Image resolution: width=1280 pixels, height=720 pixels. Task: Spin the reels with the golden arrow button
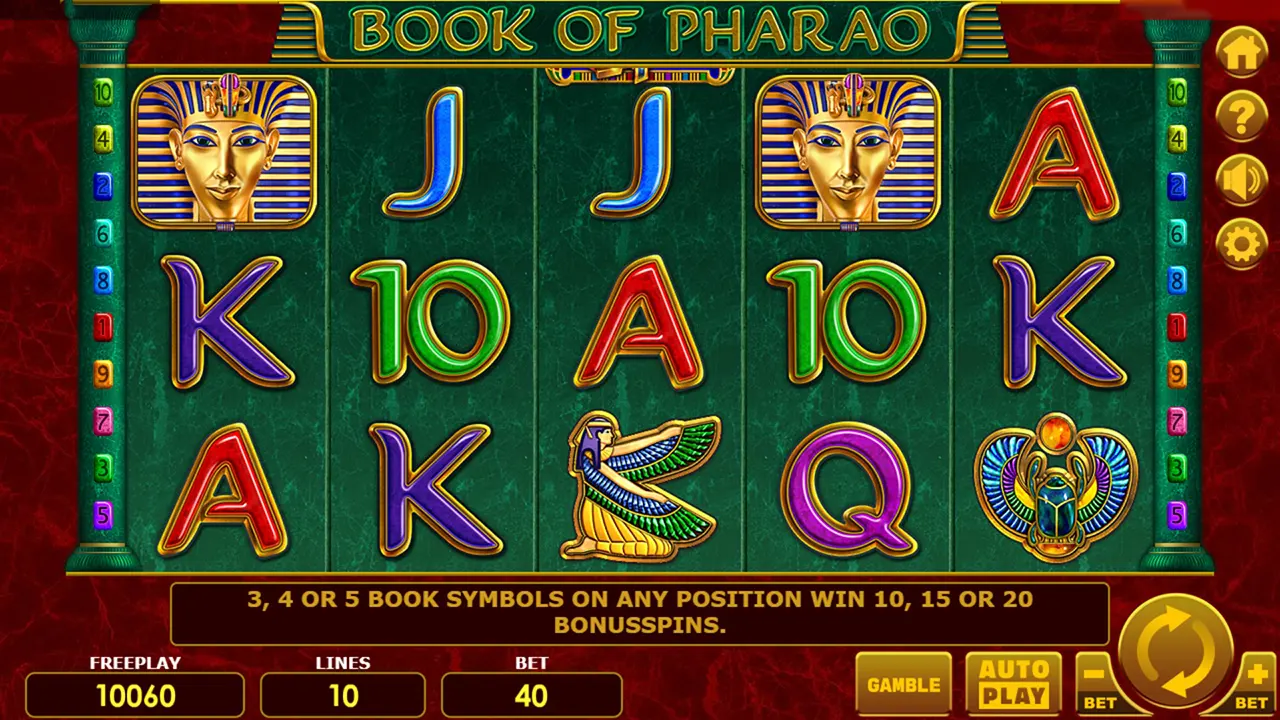(x=1176, y=651)
